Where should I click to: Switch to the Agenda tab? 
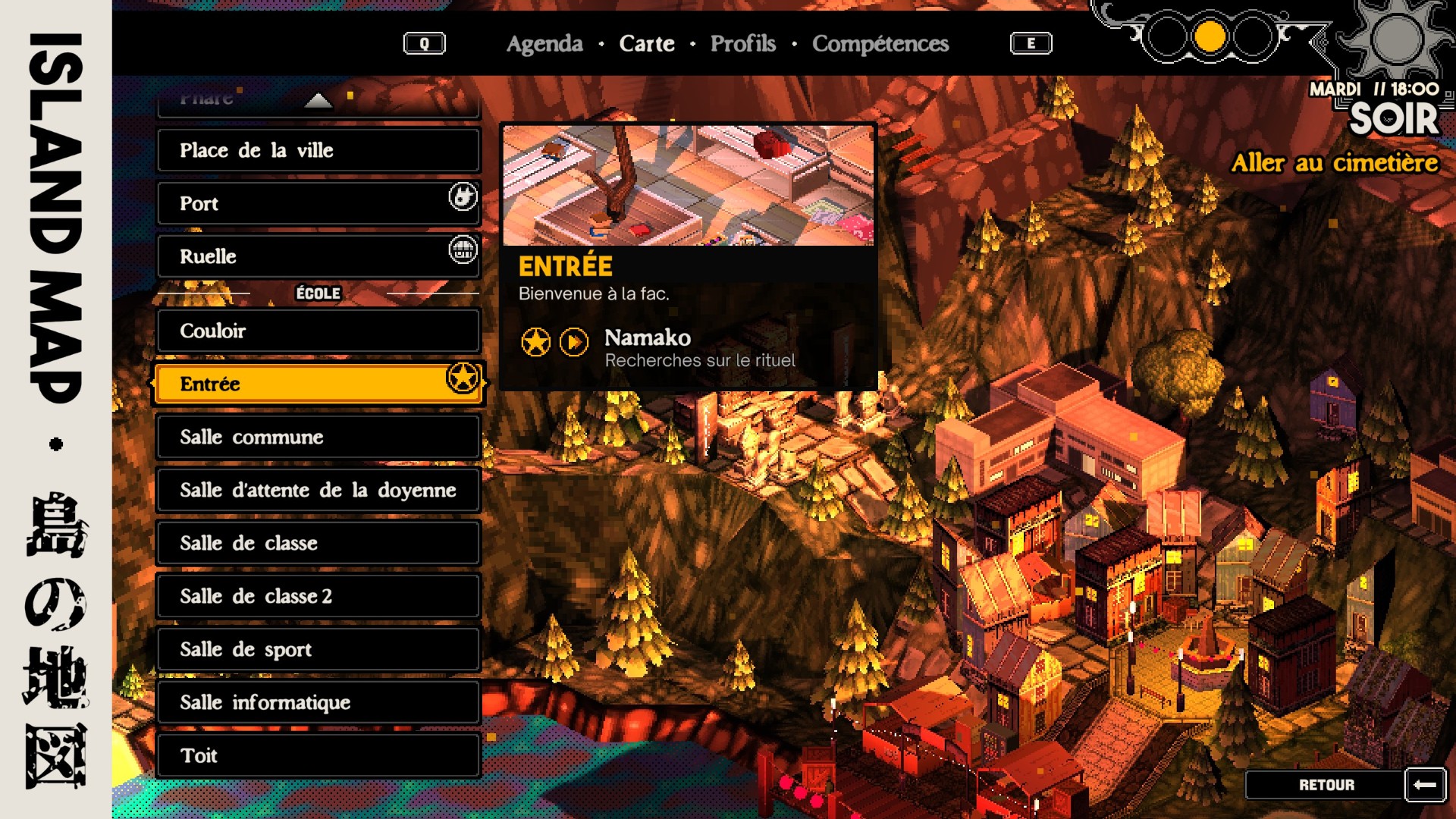pos(544,44)
